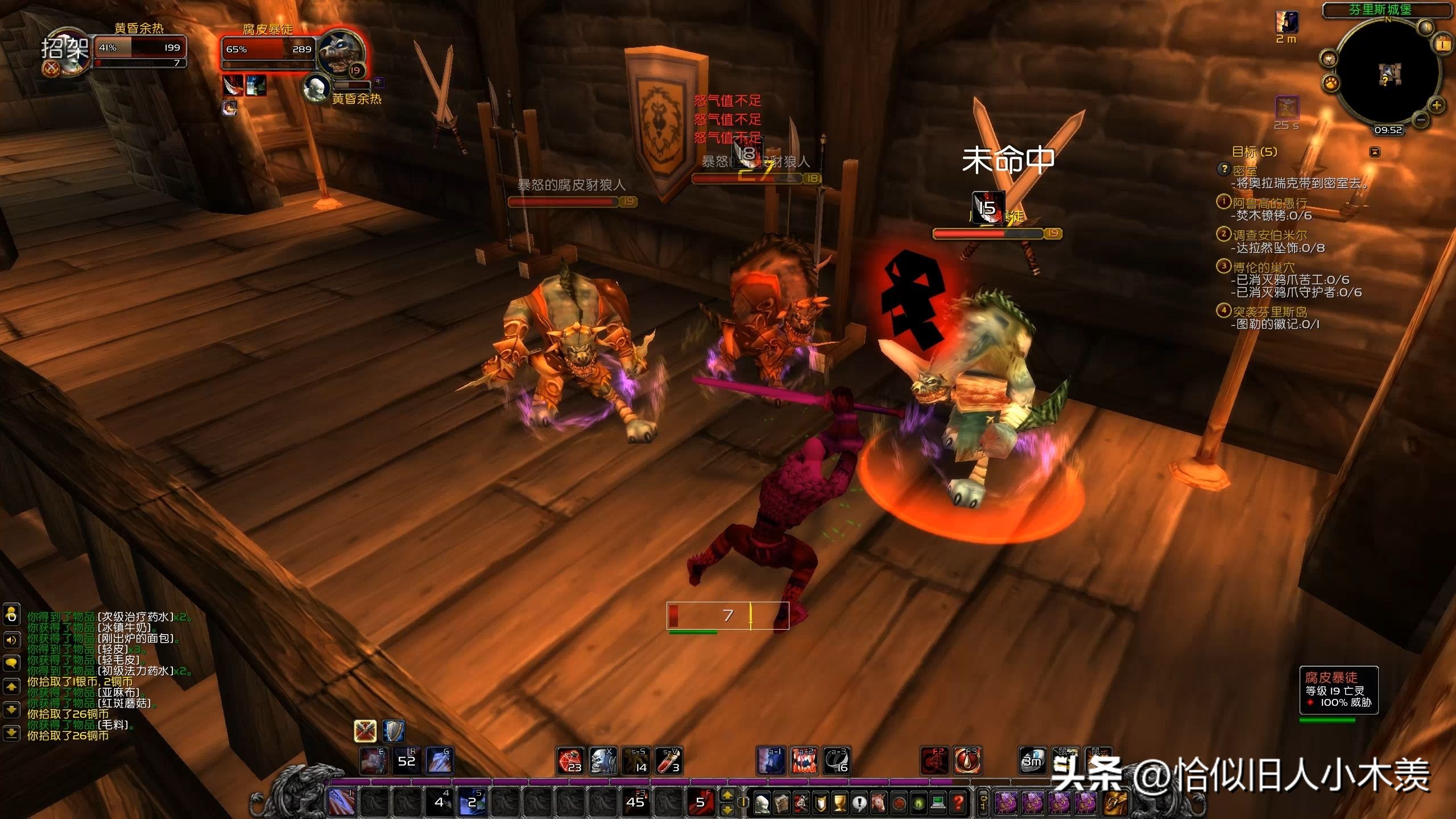
Task: Zoom out the minimap
Action: click(1420, 120)
